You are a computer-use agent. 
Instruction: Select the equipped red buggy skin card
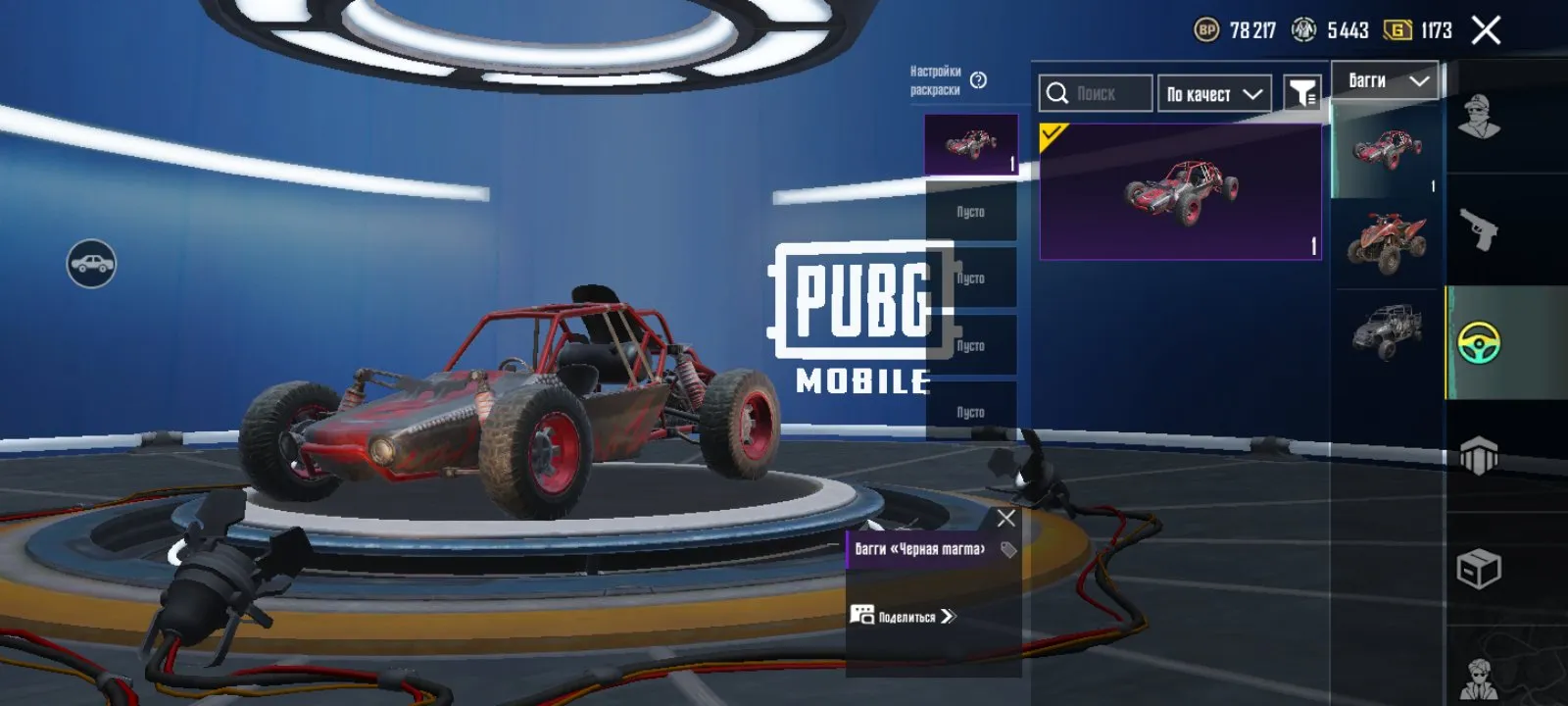[x=1180, y=191]
